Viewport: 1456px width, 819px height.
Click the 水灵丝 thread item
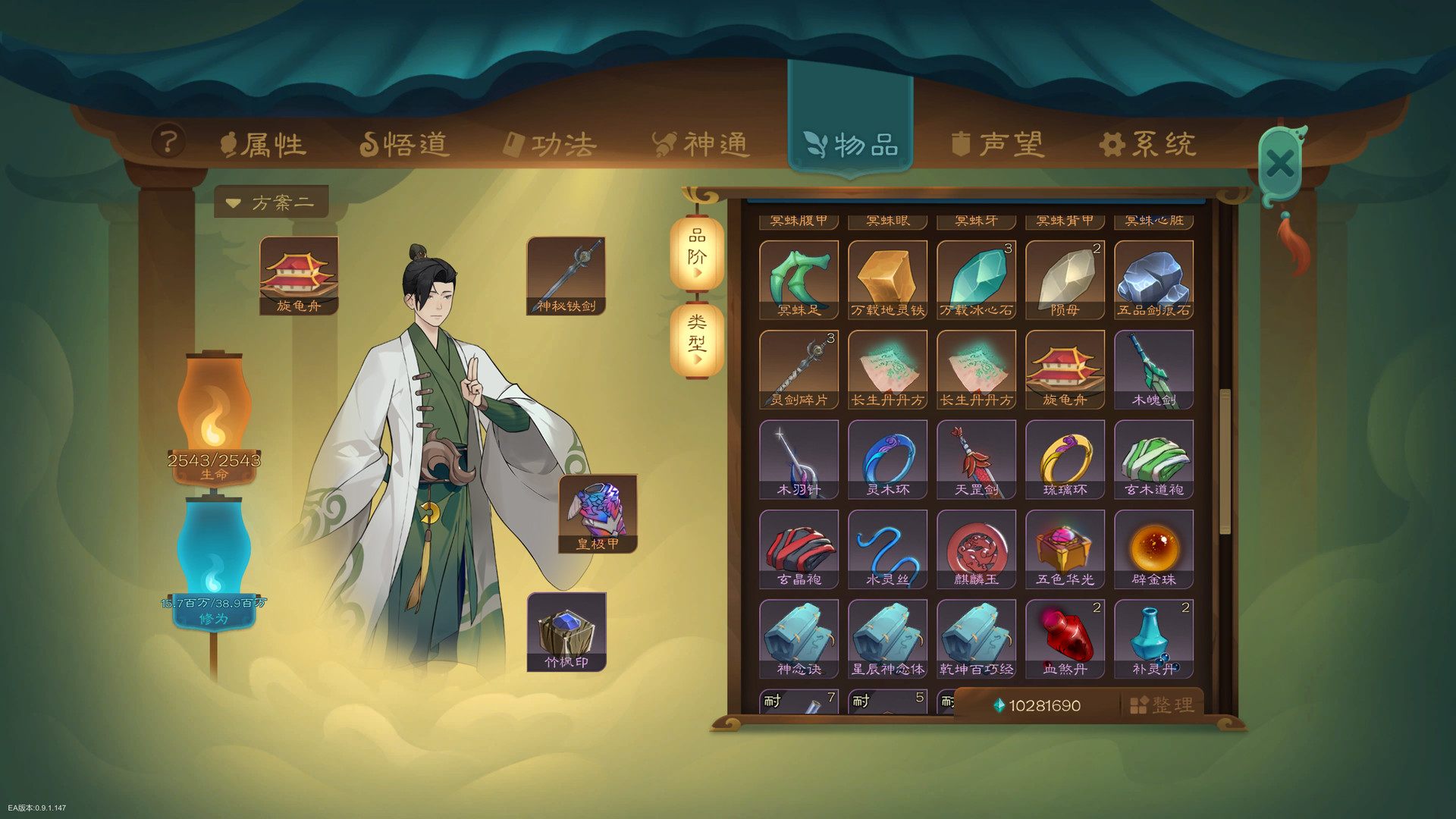887,546
